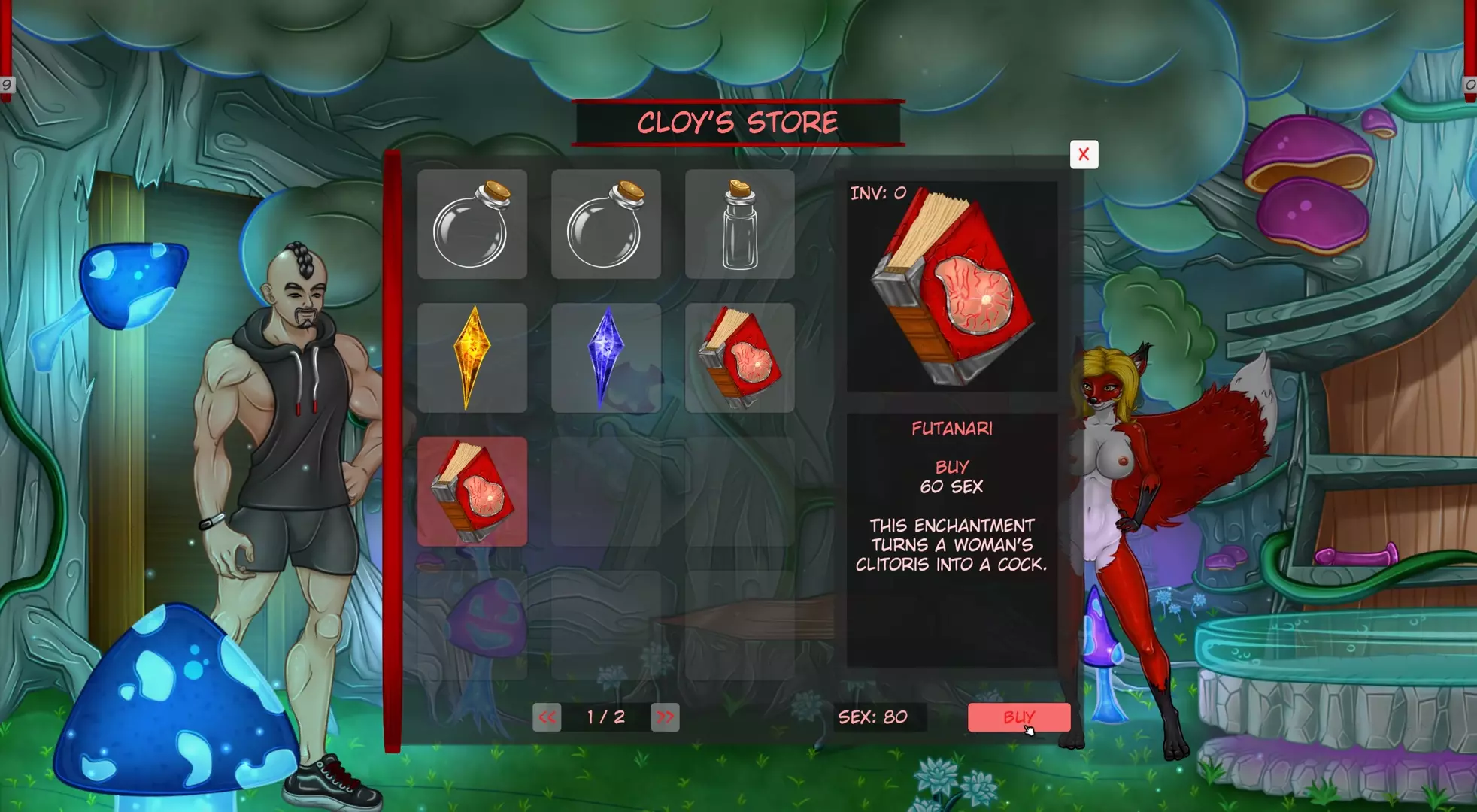1477x812 pixels.
Task: Go back to the previous store page
Action: point(547,717)
